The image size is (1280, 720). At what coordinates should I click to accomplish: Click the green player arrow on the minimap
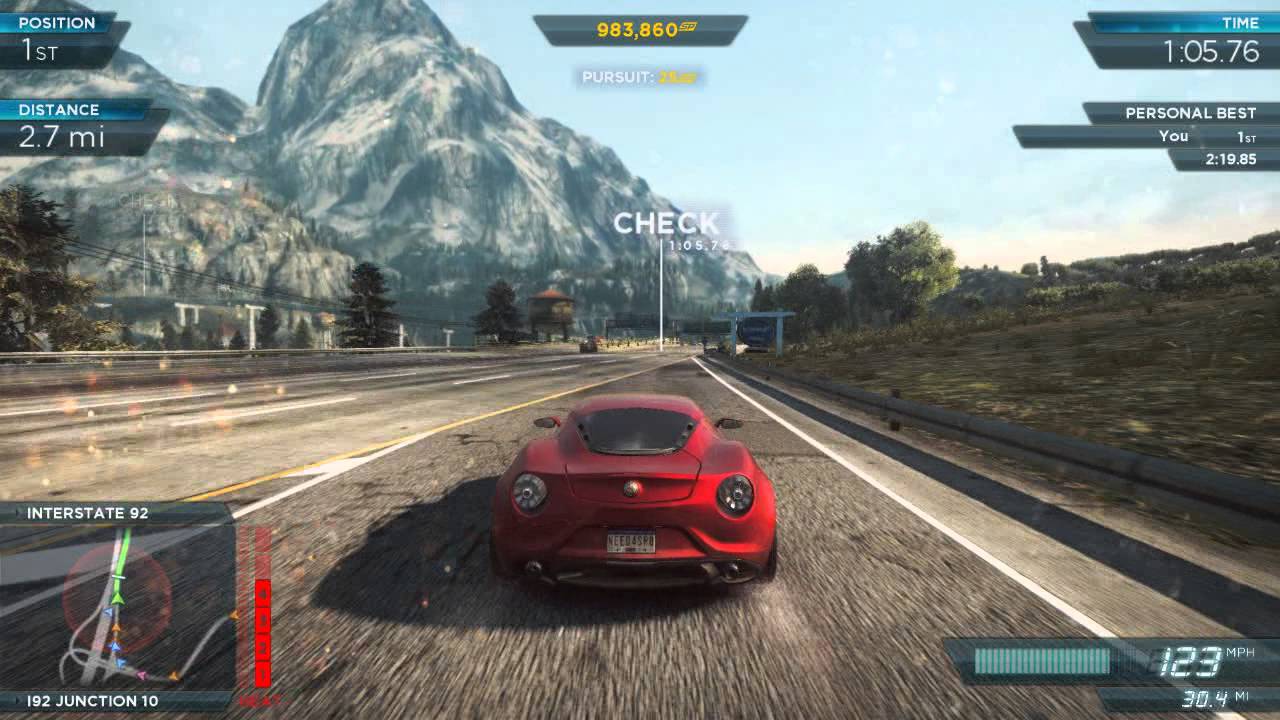click(116, 597)
